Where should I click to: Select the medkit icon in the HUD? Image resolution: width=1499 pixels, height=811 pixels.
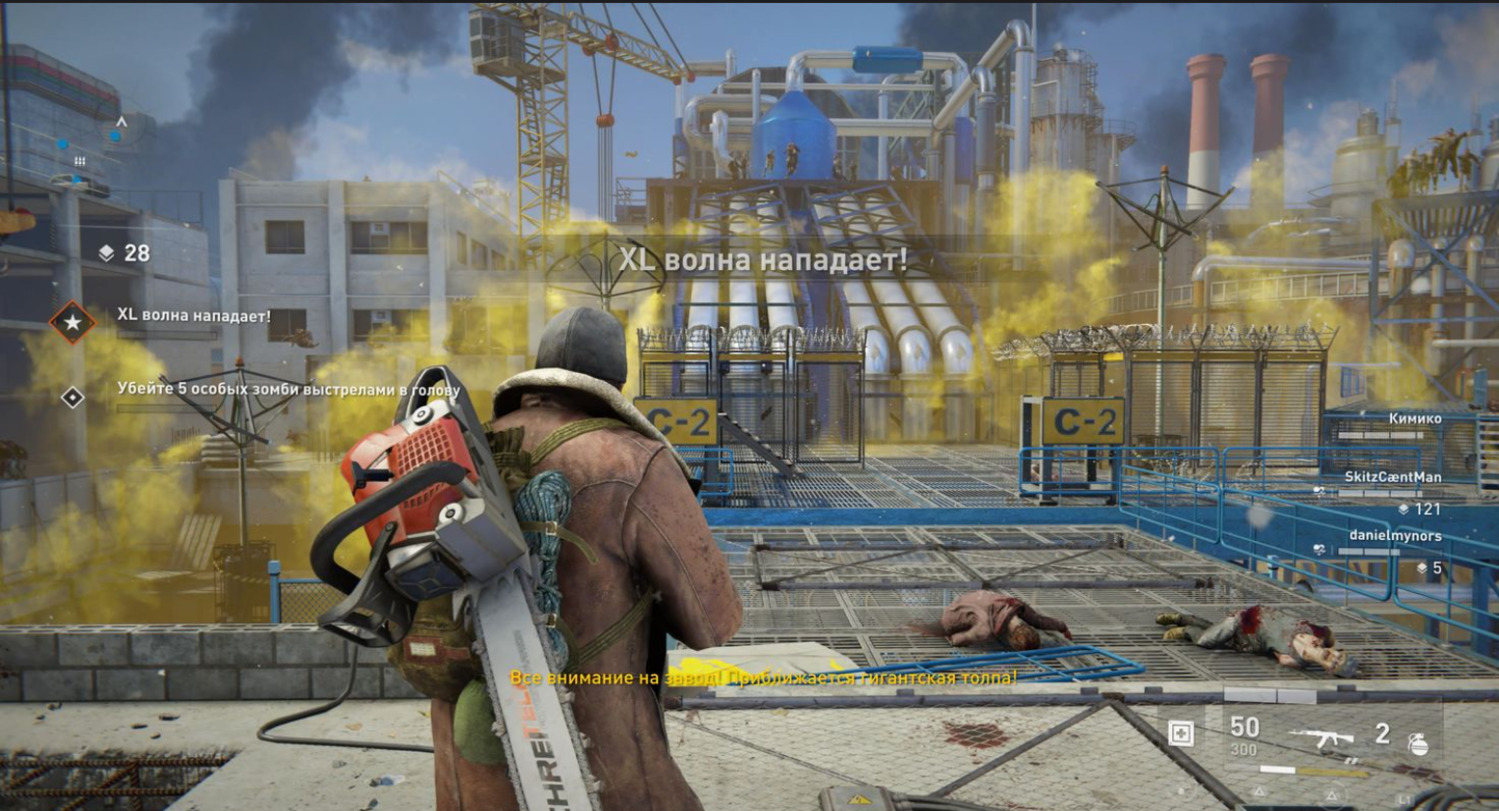click(x=1181, y=734)
